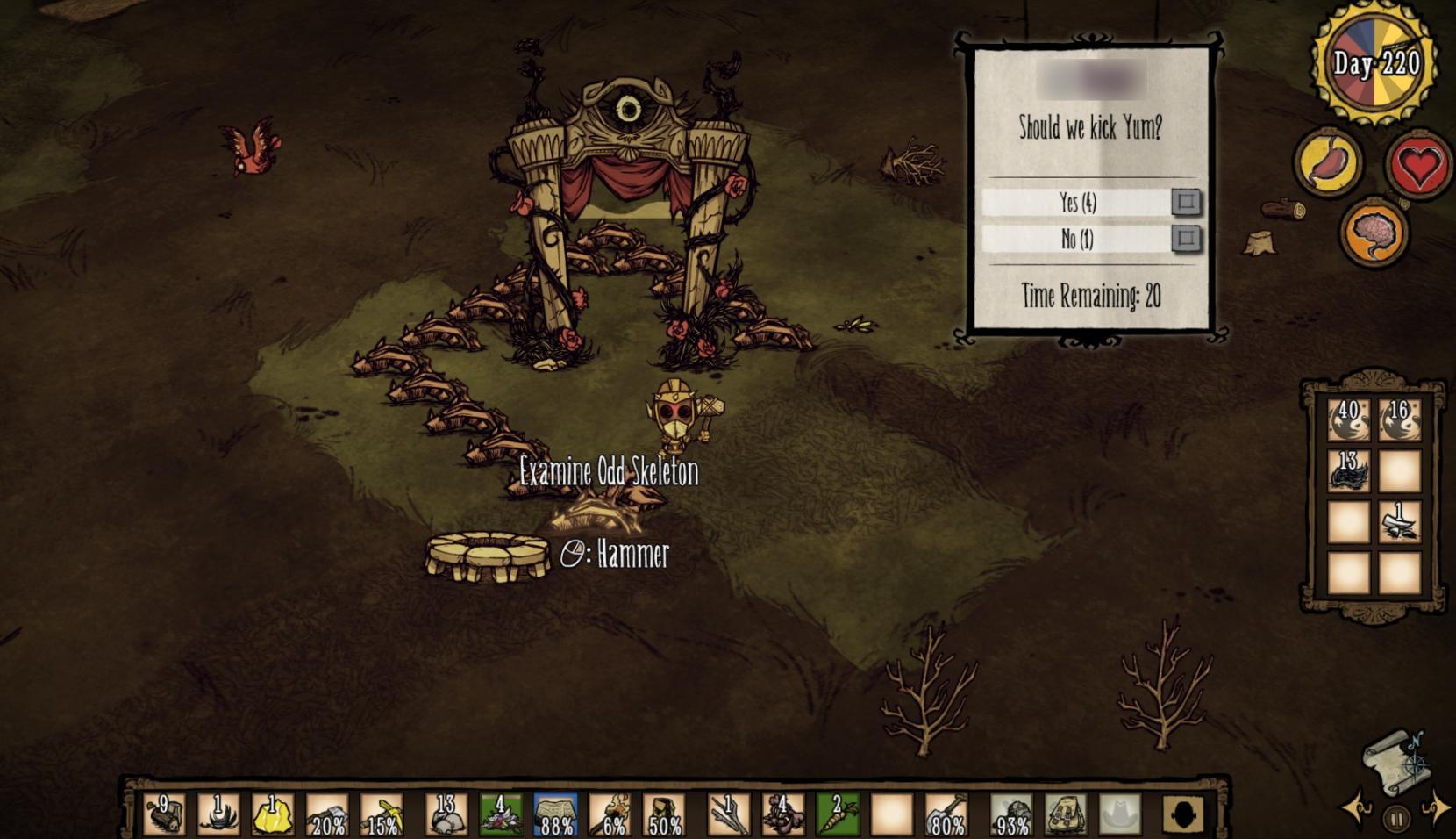1456x839 pixels.
Task: Select the backpack item stack of 13
Action: point(1348,471)
